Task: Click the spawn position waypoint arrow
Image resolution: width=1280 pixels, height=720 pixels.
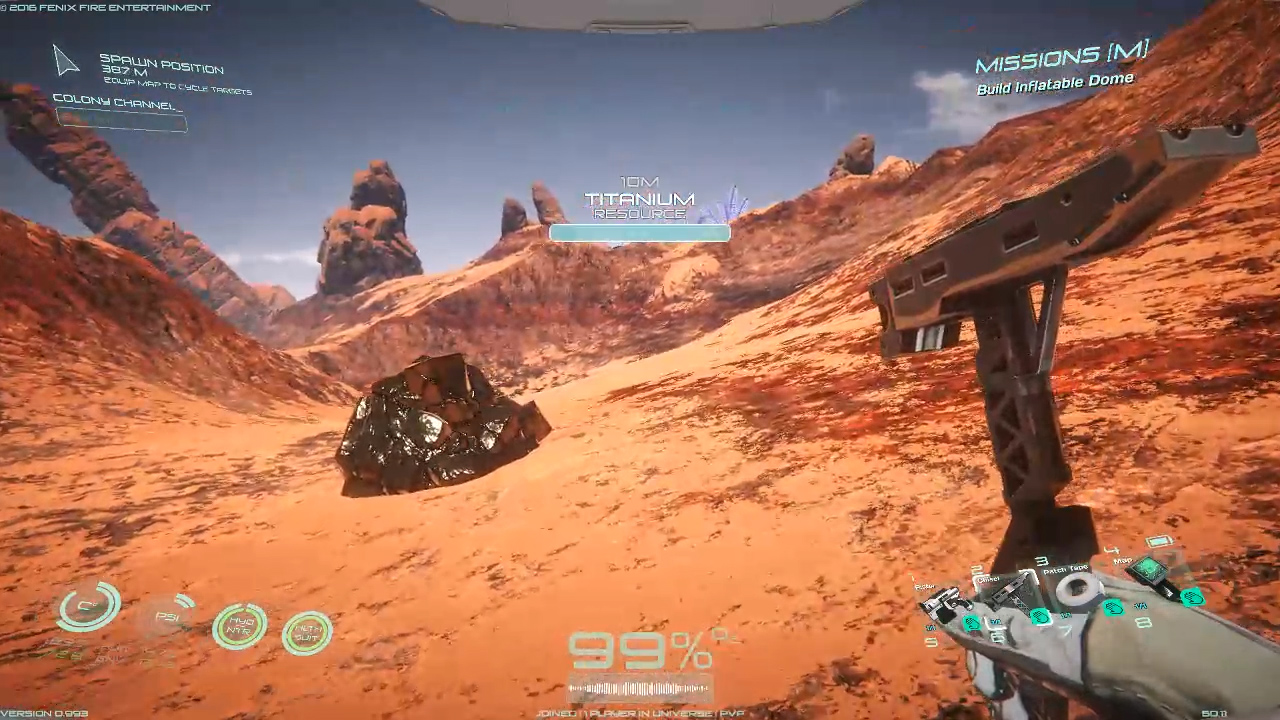Action: click(66, 62)
